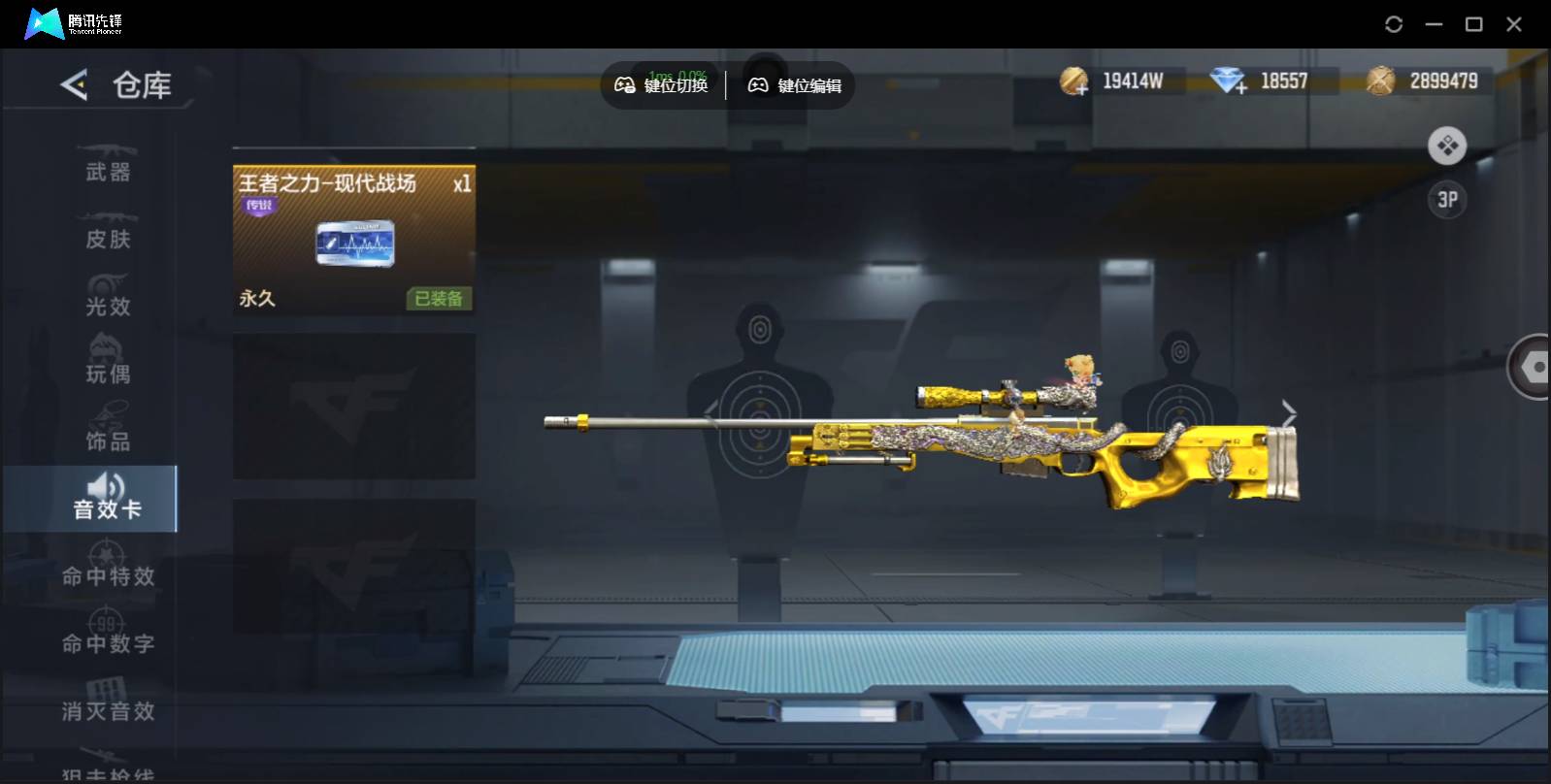Toggle the 3P view button
Viewport: 1551px width, 784px height.
(1446, 200)
